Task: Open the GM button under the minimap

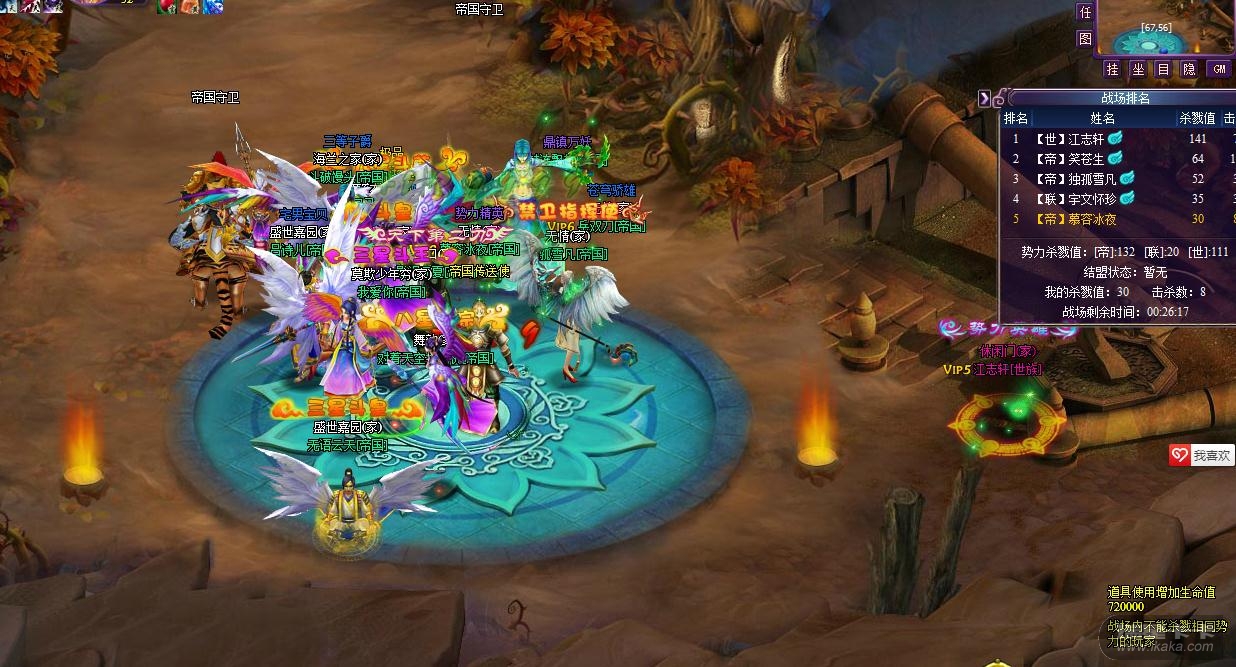Action: (1218, 69)
